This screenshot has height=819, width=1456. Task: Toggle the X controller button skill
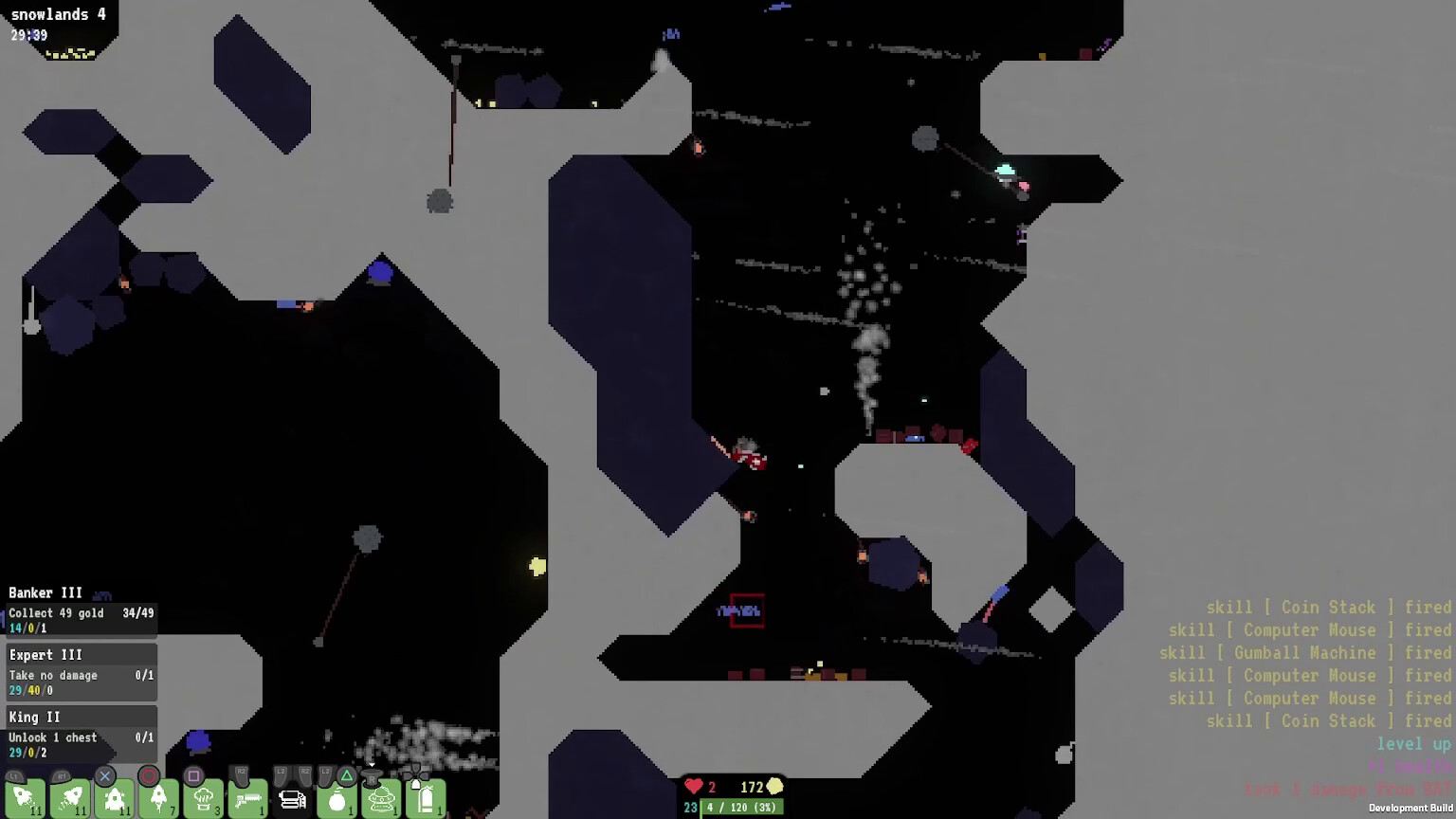[x=104, y=775]
